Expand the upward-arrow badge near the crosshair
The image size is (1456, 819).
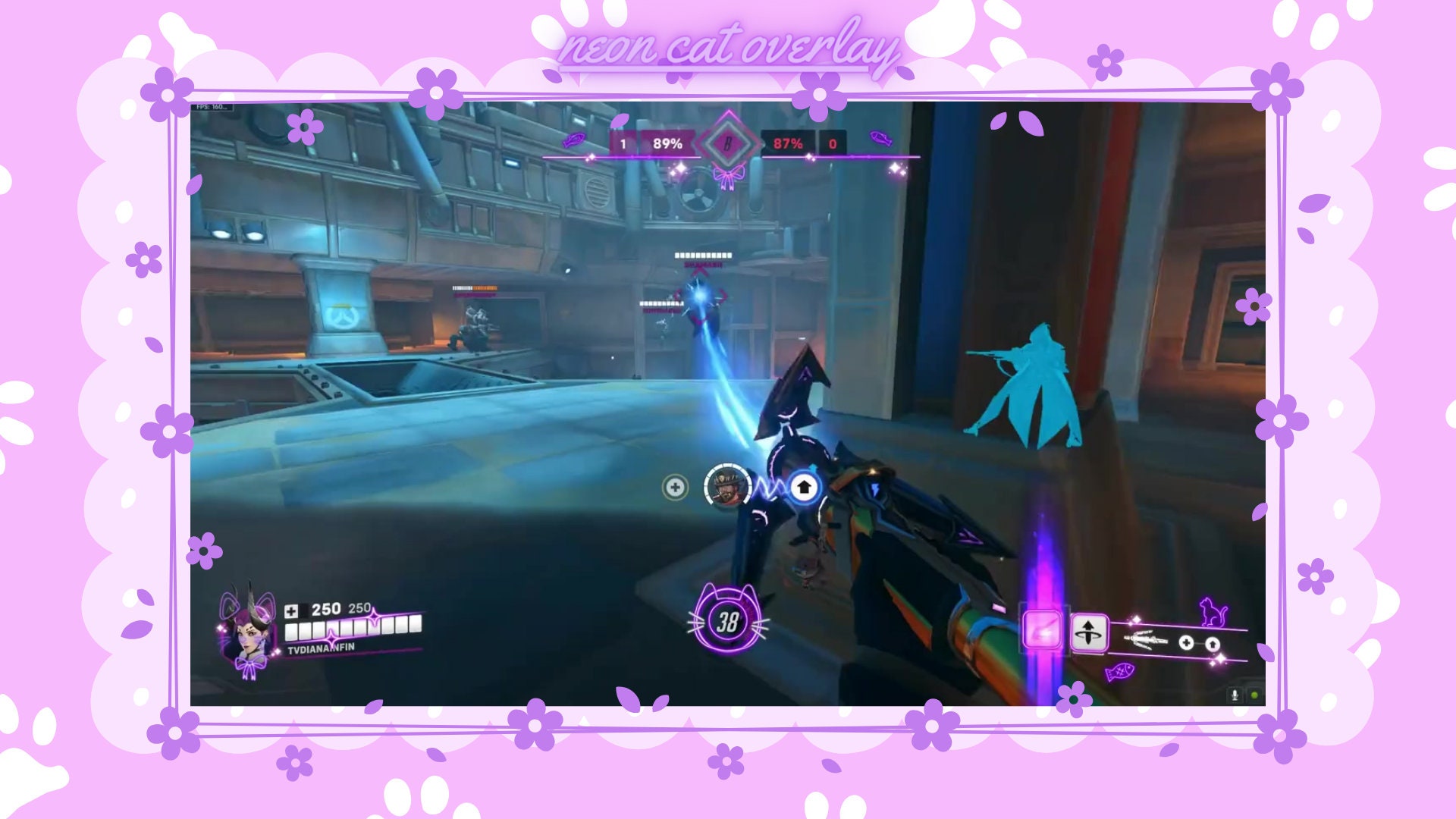805,487
